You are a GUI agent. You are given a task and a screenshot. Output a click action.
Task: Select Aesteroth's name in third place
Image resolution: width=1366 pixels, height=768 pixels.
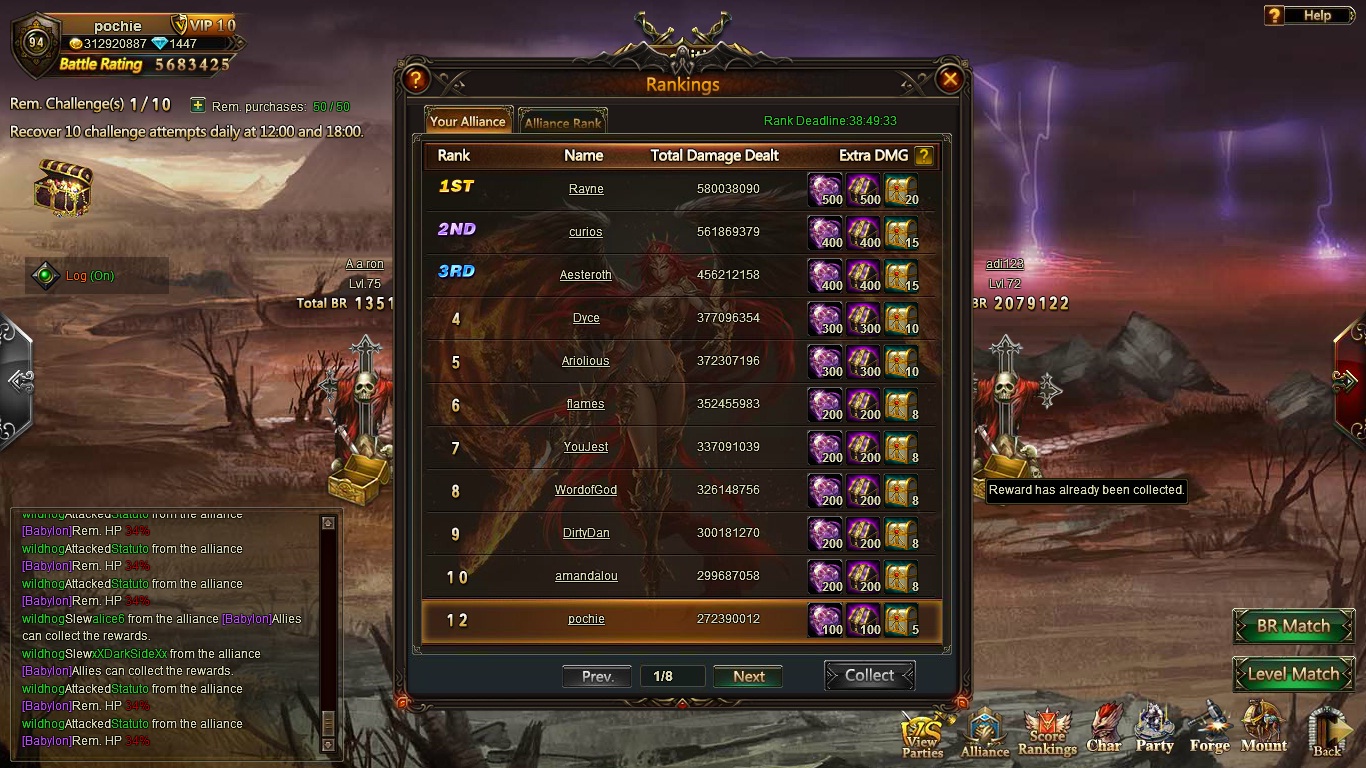pyautogui.click(x=586, y=275)
